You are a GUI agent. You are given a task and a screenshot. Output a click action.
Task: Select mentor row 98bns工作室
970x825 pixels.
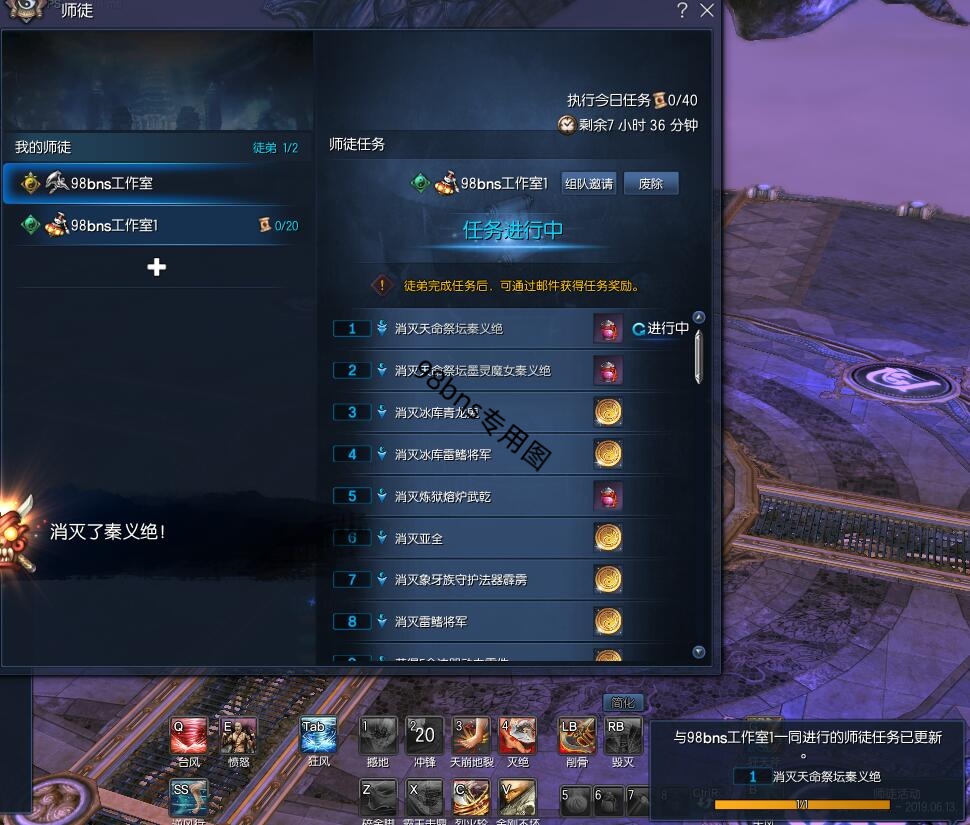click(x=157, y=184)
